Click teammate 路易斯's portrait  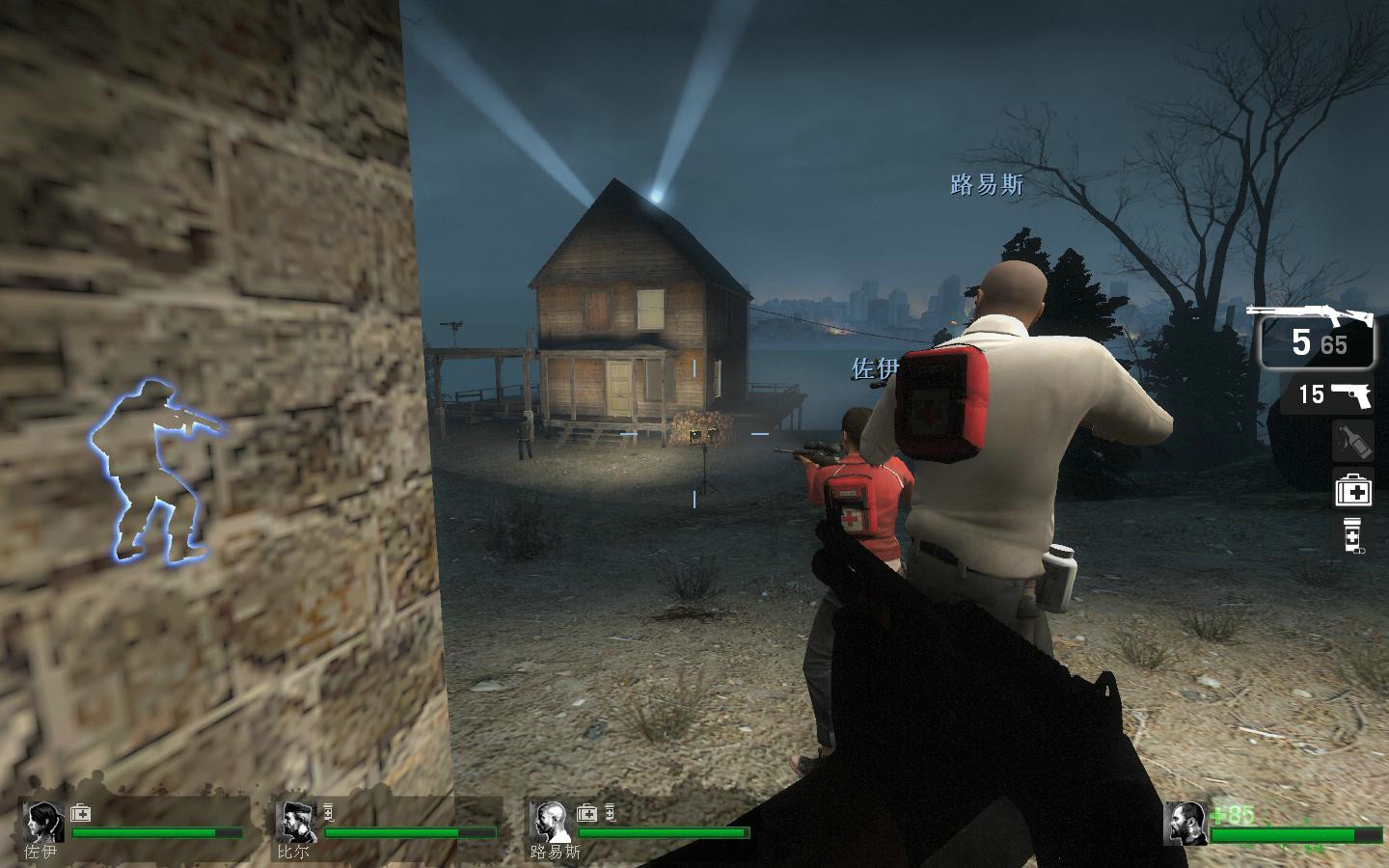click(550, 823)
